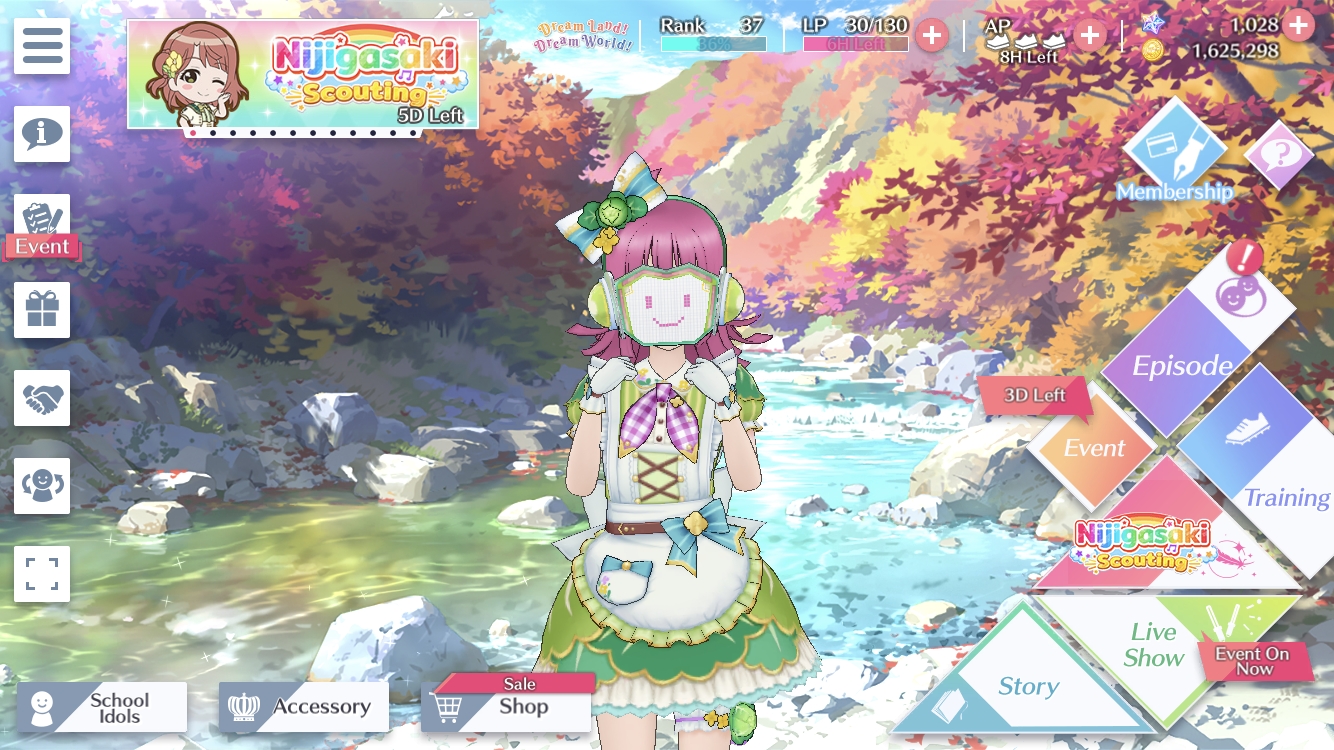Open the info speech bubble notices
Viewport: 1334px width, 750px height.
click(42, 134)
